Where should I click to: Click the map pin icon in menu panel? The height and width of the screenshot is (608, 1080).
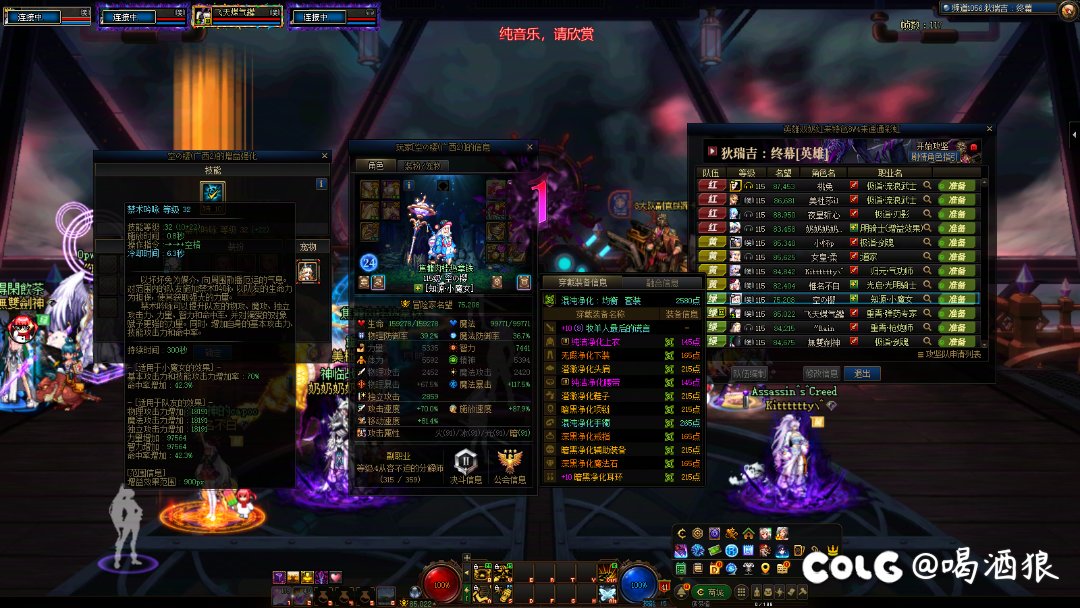[x=764, y=568]
